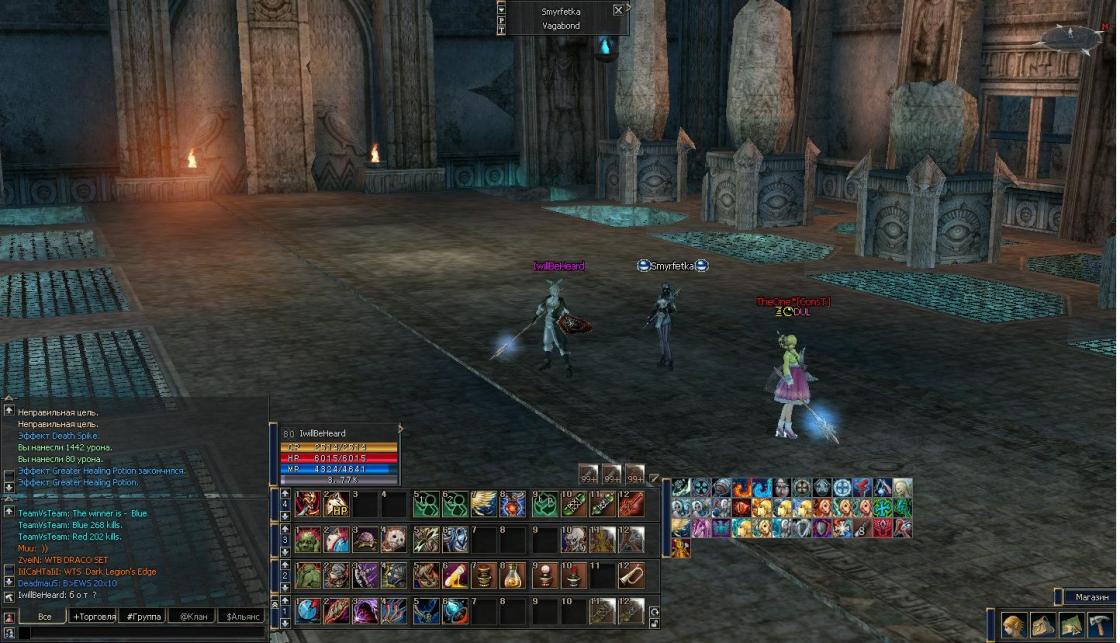Close the Smyrfetka target window
The height and width of the screenshot is (643, 1120).
click(x=618, y=10)
